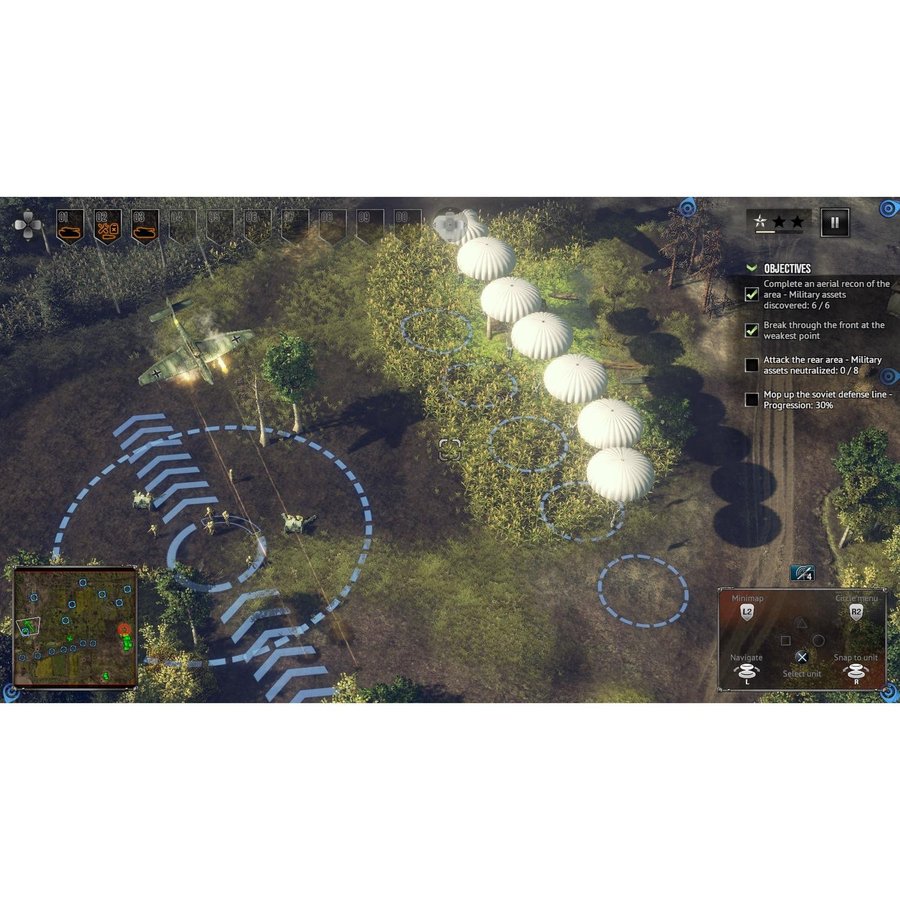The height and width of the screenshot is (900, 900).
Task: Select the 'Attack the rear area' objective
Action: 820,365
